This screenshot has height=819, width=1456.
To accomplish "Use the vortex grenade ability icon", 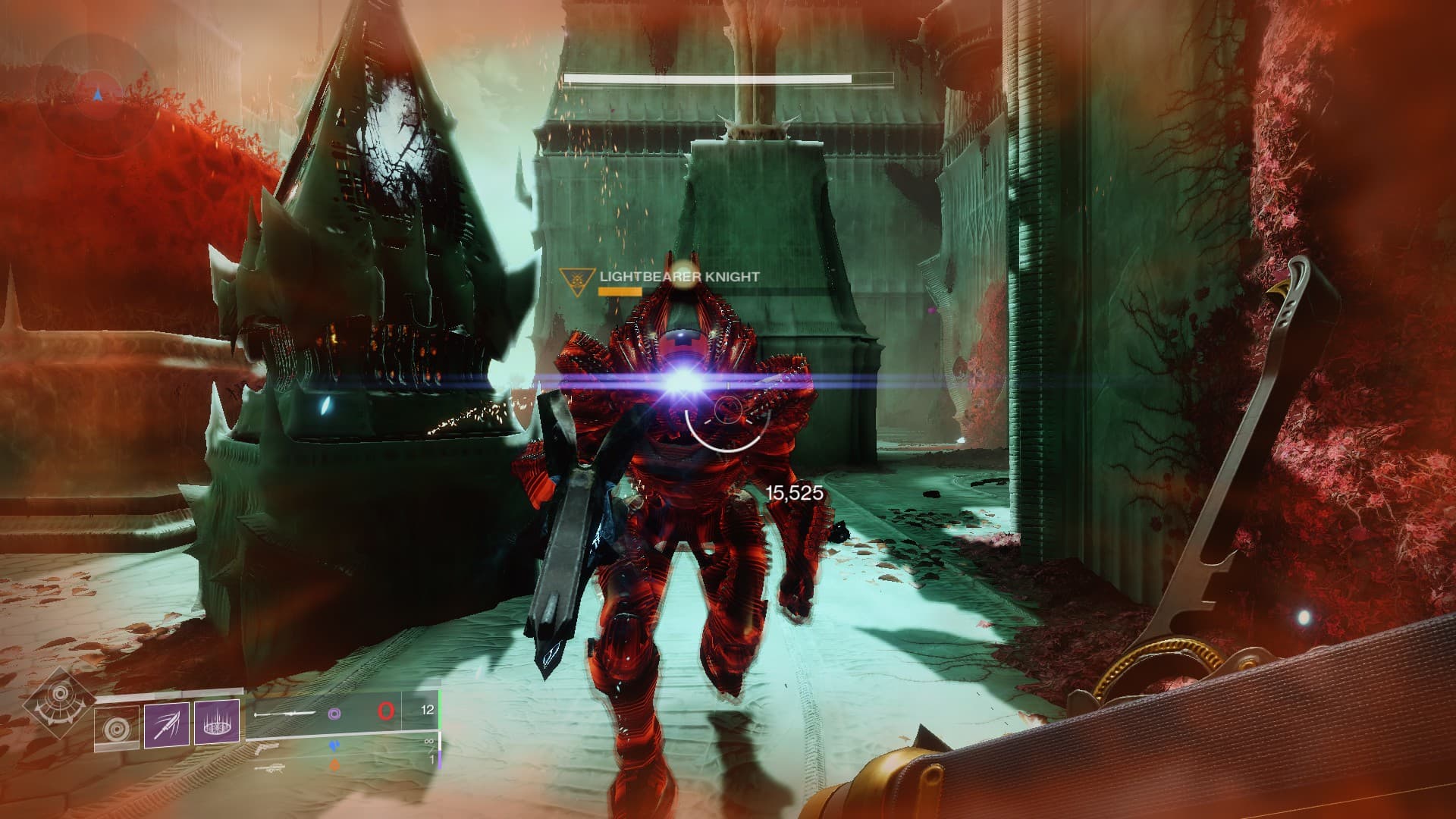I will coord(118,729).
